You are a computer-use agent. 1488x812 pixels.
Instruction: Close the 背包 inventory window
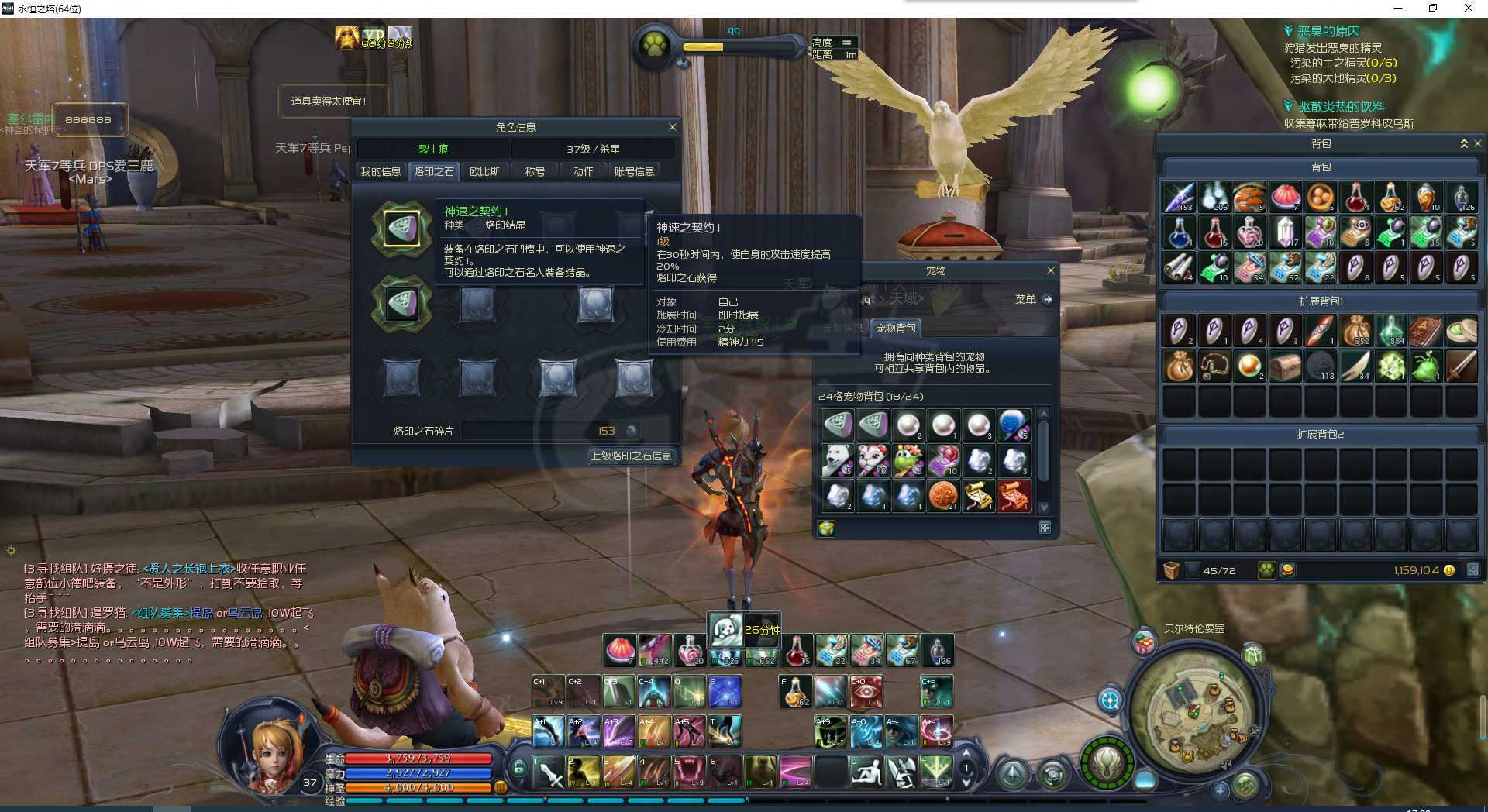1477,143
